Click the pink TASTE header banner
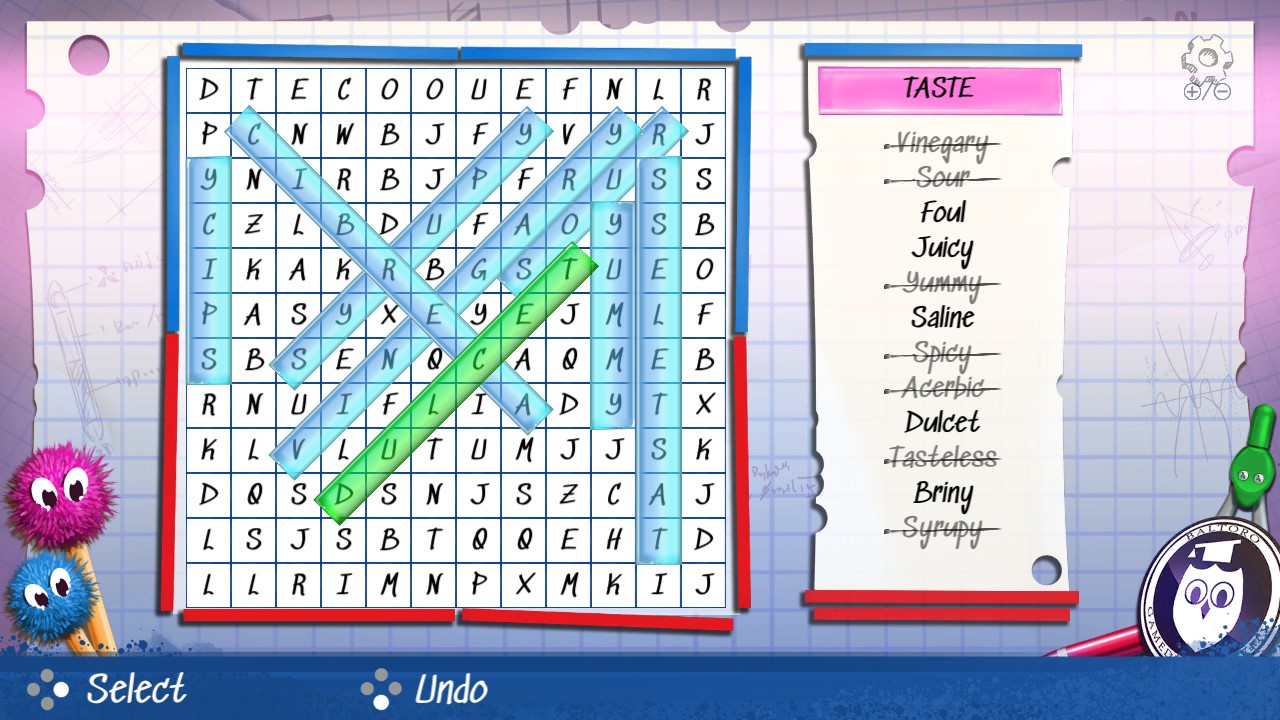 tap(941, 88)
